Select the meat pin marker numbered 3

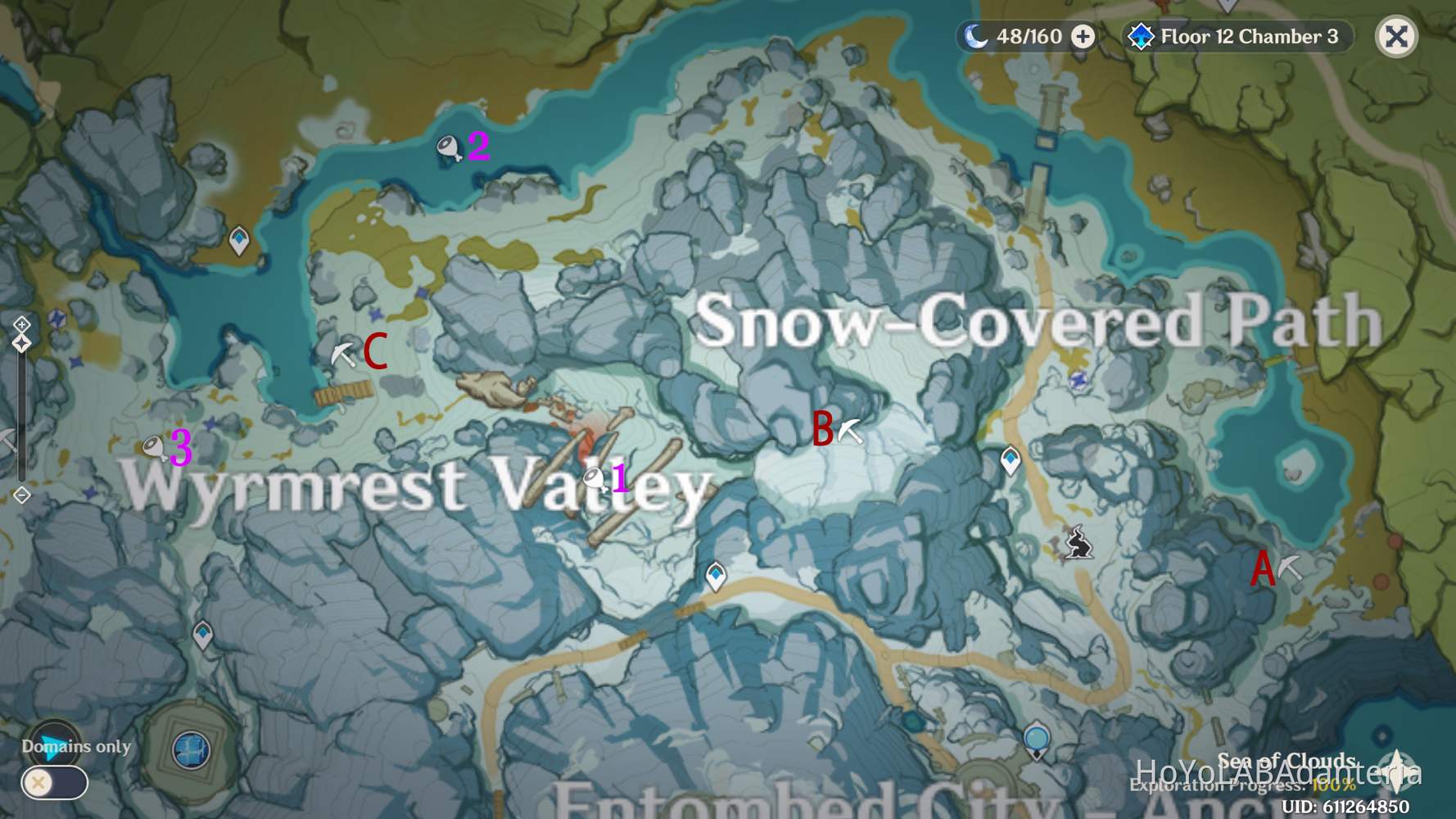coord(155,447)
